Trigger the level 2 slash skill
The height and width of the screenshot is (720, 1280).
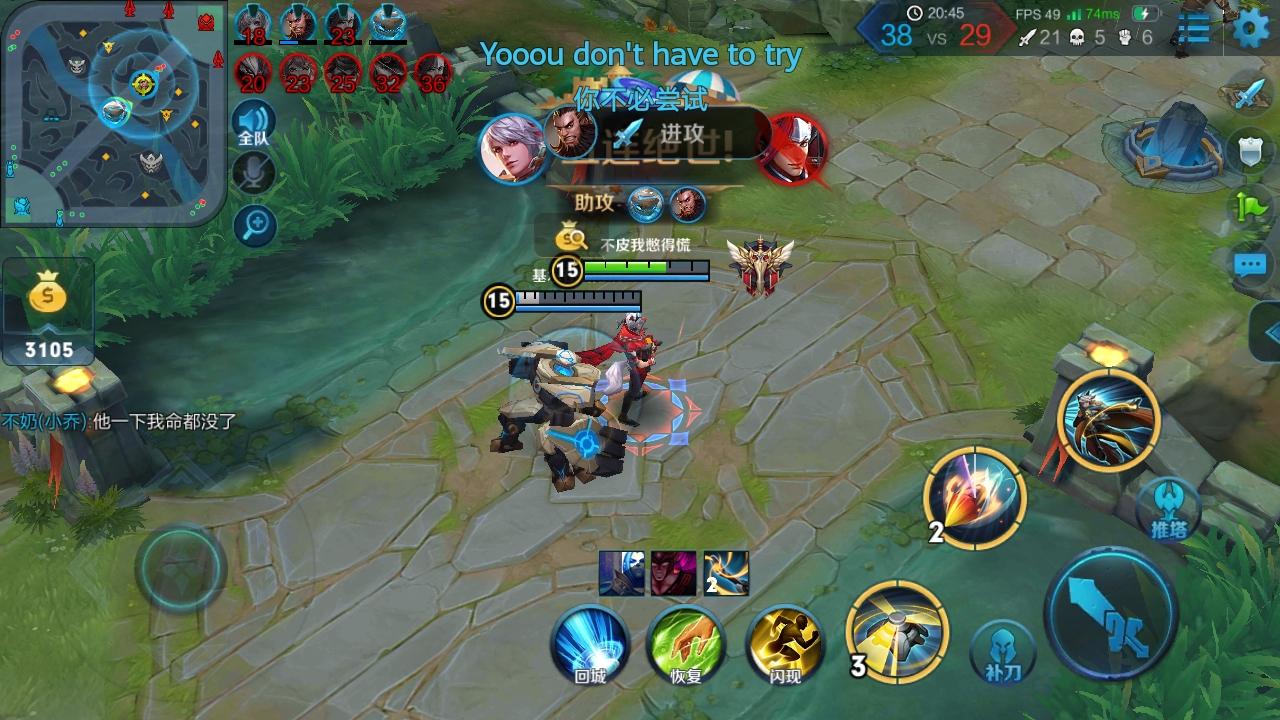click(974, 497)
